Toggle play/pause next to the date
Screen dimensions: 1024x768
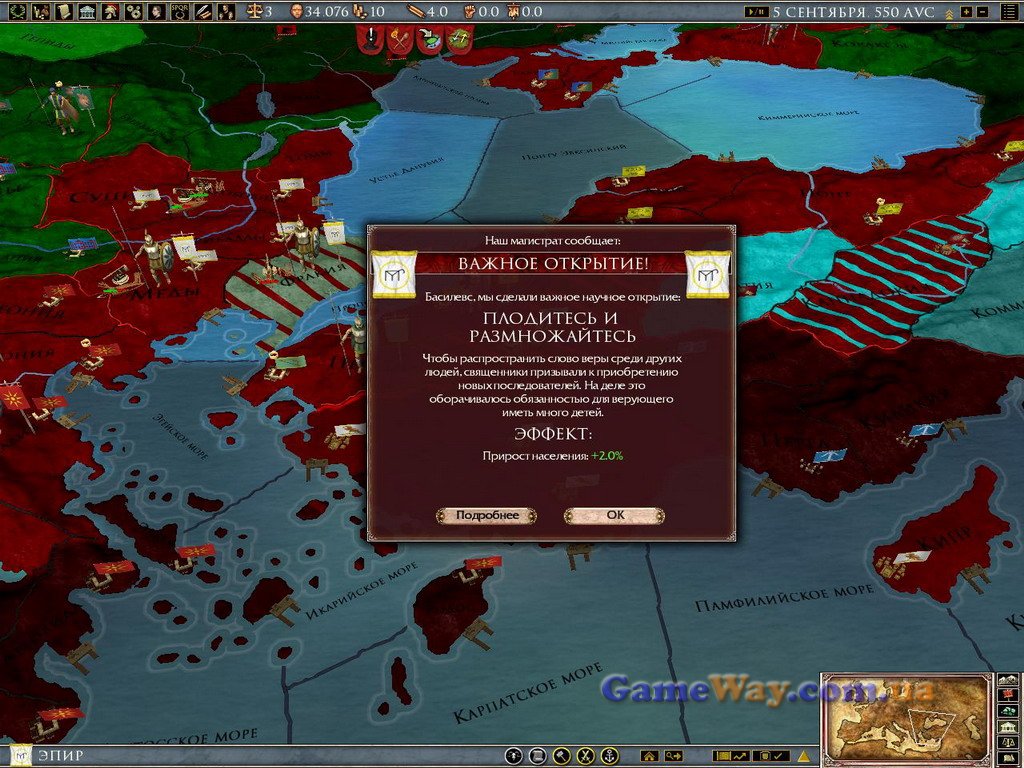[x=757, y=12]
